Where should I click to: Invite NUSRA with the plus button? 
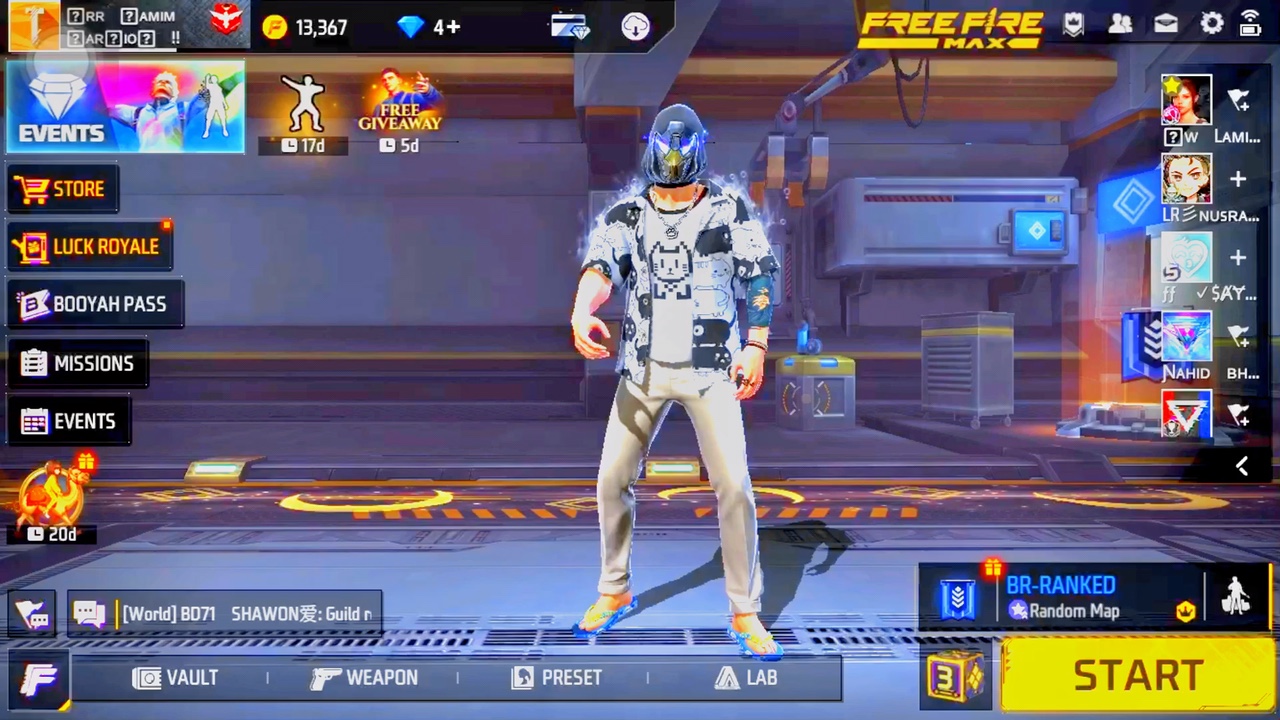[1238, 179]
